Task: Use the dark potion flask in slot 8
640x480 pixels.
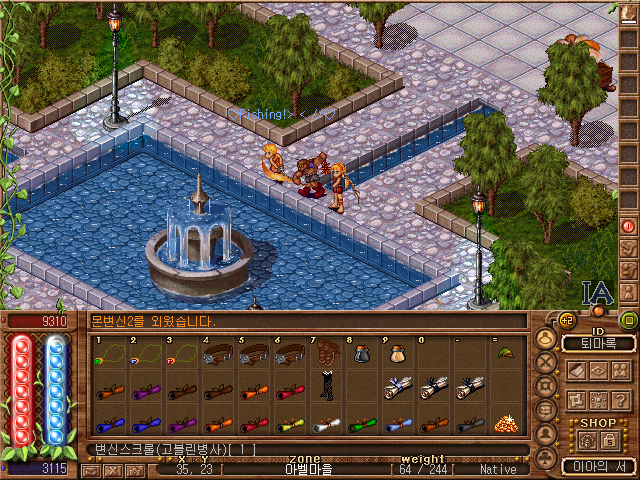Action: coord(361,354)
